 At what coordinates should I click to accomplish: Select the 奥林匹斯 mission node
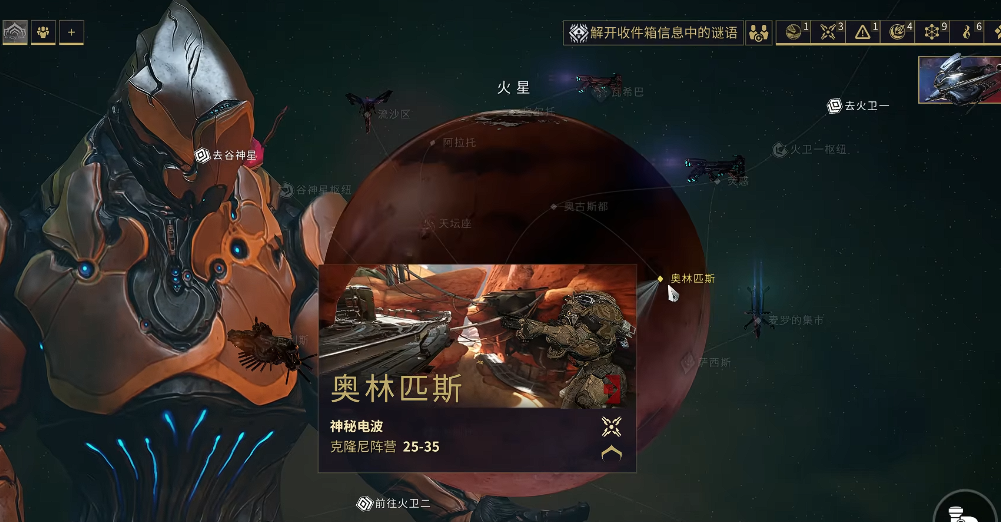point(661,279)
